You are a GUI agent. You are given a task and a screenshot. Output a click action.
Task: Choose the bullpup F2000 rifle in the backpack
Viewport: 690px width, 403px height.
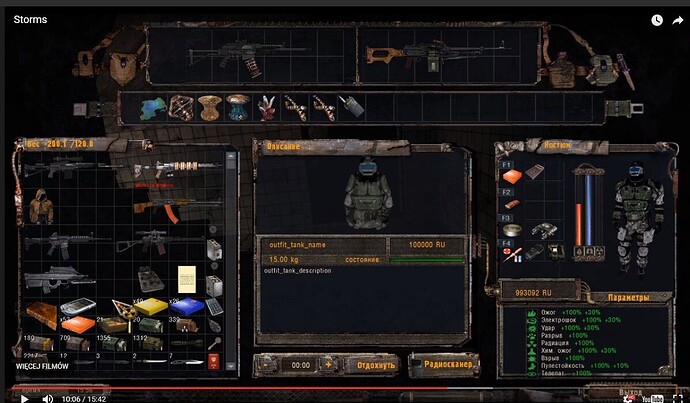coord(57,278)
